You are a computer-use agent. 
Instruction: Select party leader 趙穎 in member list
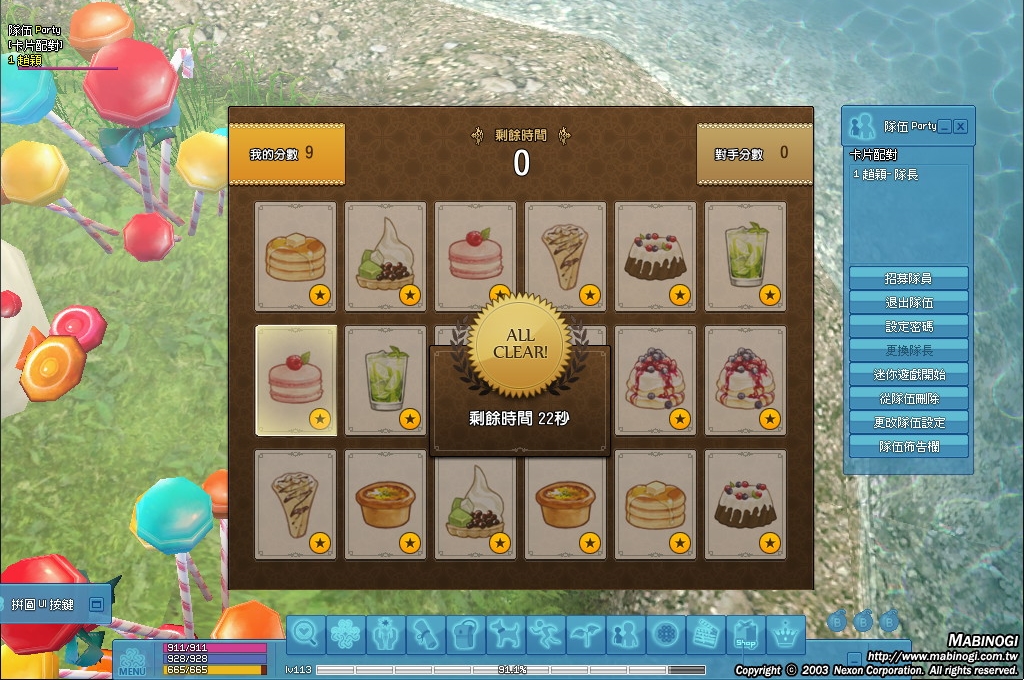pos(886,174)
